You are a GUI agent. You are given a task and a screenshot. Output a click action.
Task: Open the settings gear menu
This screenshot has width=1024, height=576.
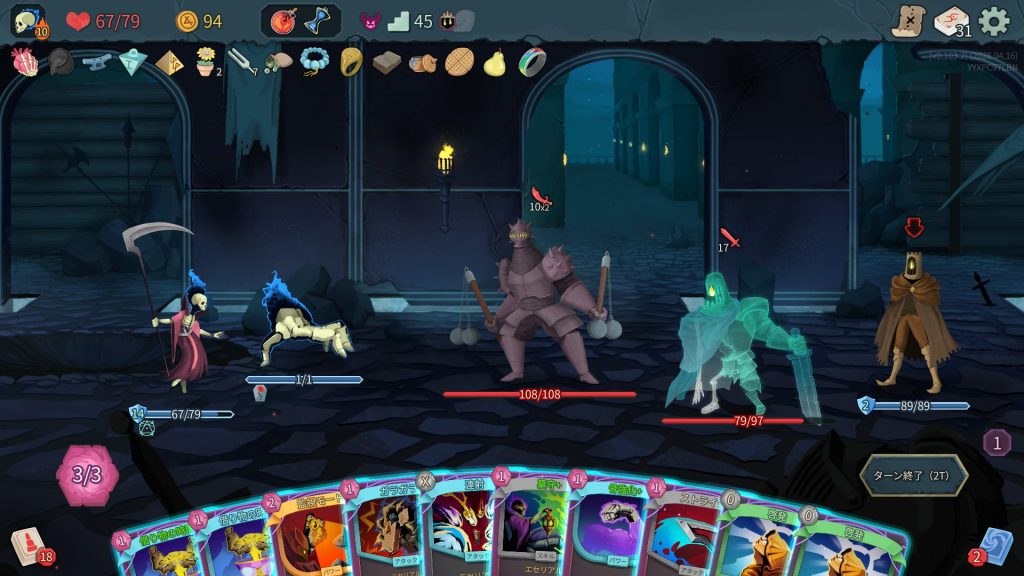point(994,21)
